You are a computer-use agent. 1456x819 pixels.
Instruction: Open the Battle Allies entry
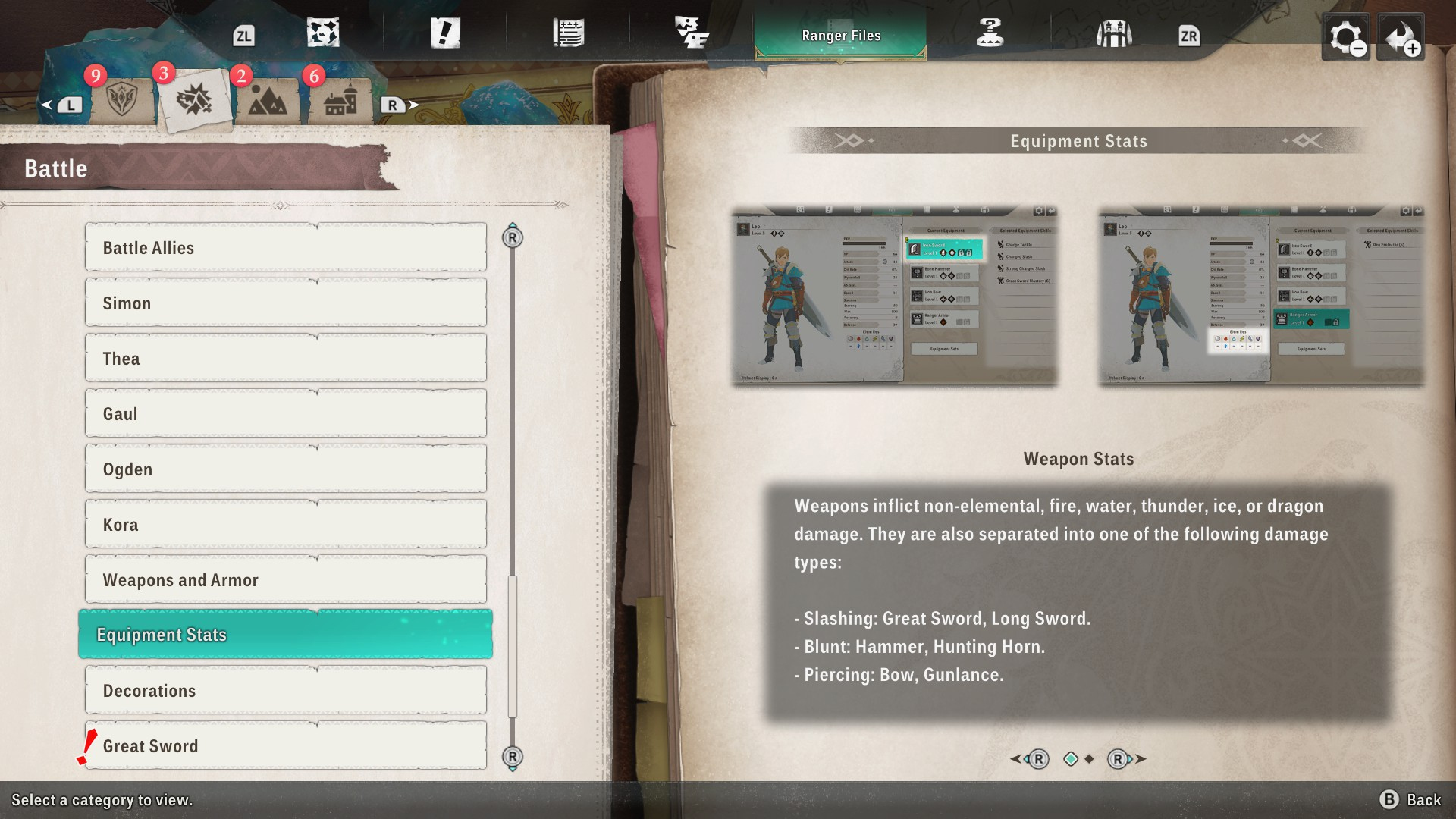tap(285, 248)
